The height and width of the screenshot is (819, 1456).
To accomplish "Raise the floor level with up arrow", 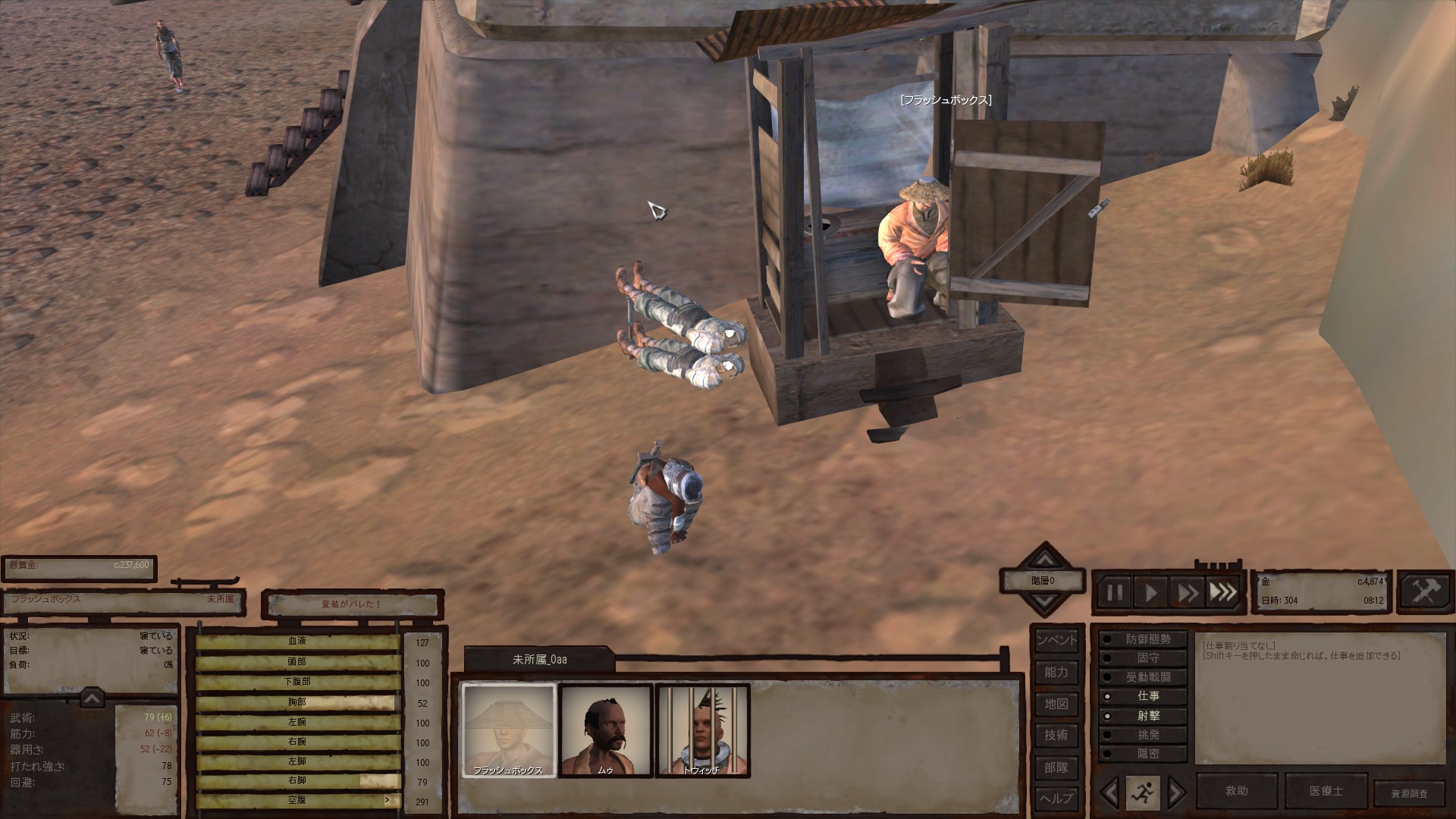I will coord(1045,560).
